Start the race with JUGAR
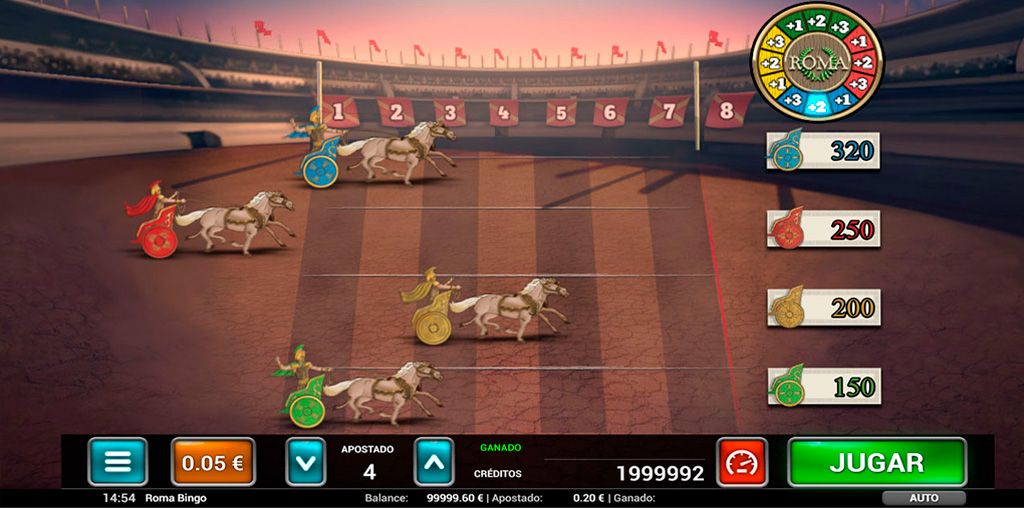Screen dimensions: 1024x508 [877, 462]
